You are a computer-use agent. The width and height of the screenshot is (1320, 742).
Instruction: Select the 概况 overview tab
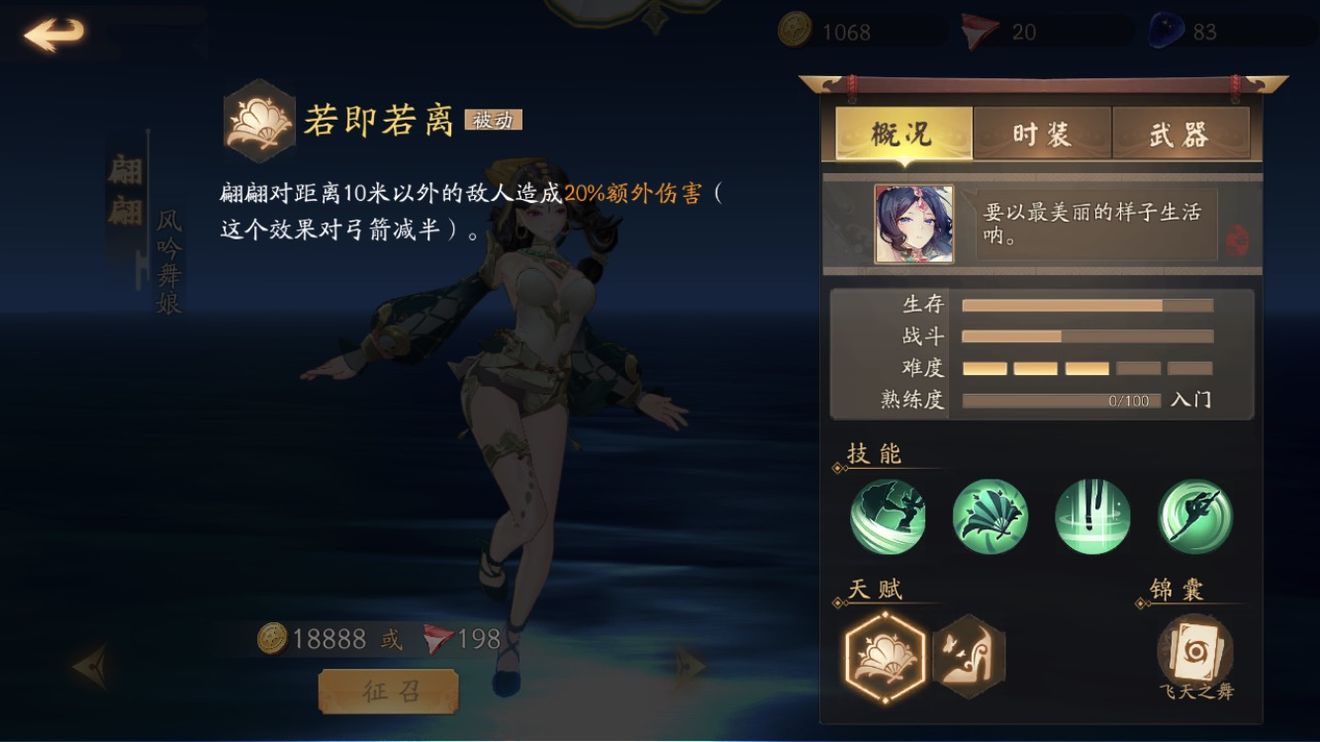[x=902, y=134]
